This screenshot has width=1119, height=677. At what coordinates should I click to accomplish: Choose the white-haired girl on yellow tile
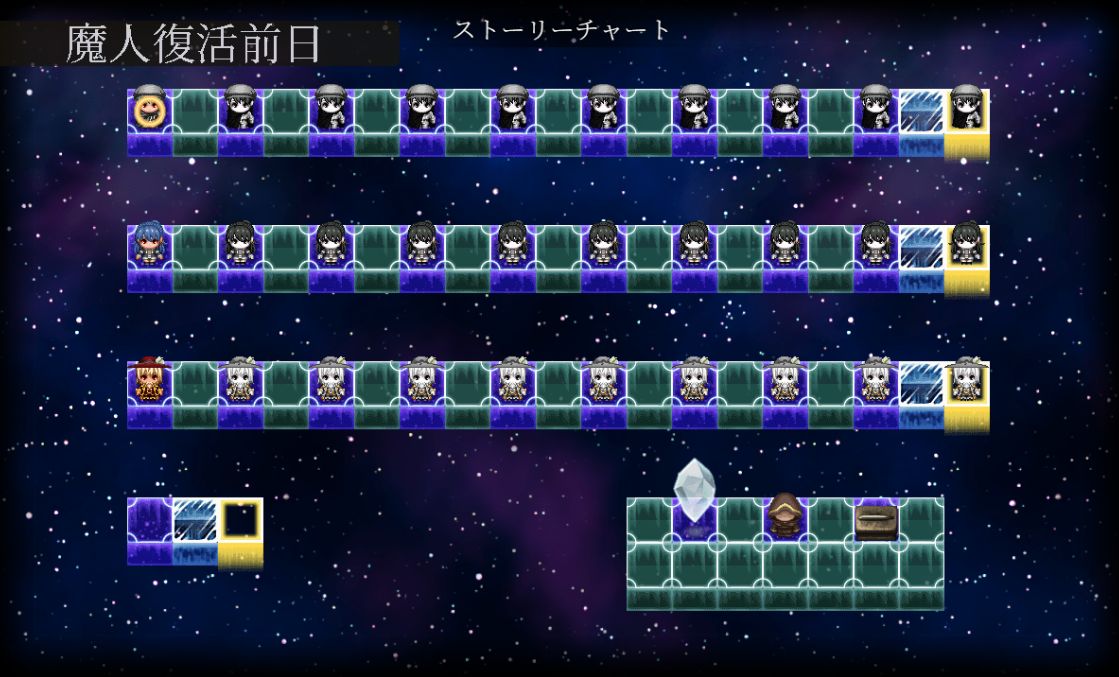click(x=966, y=381)
